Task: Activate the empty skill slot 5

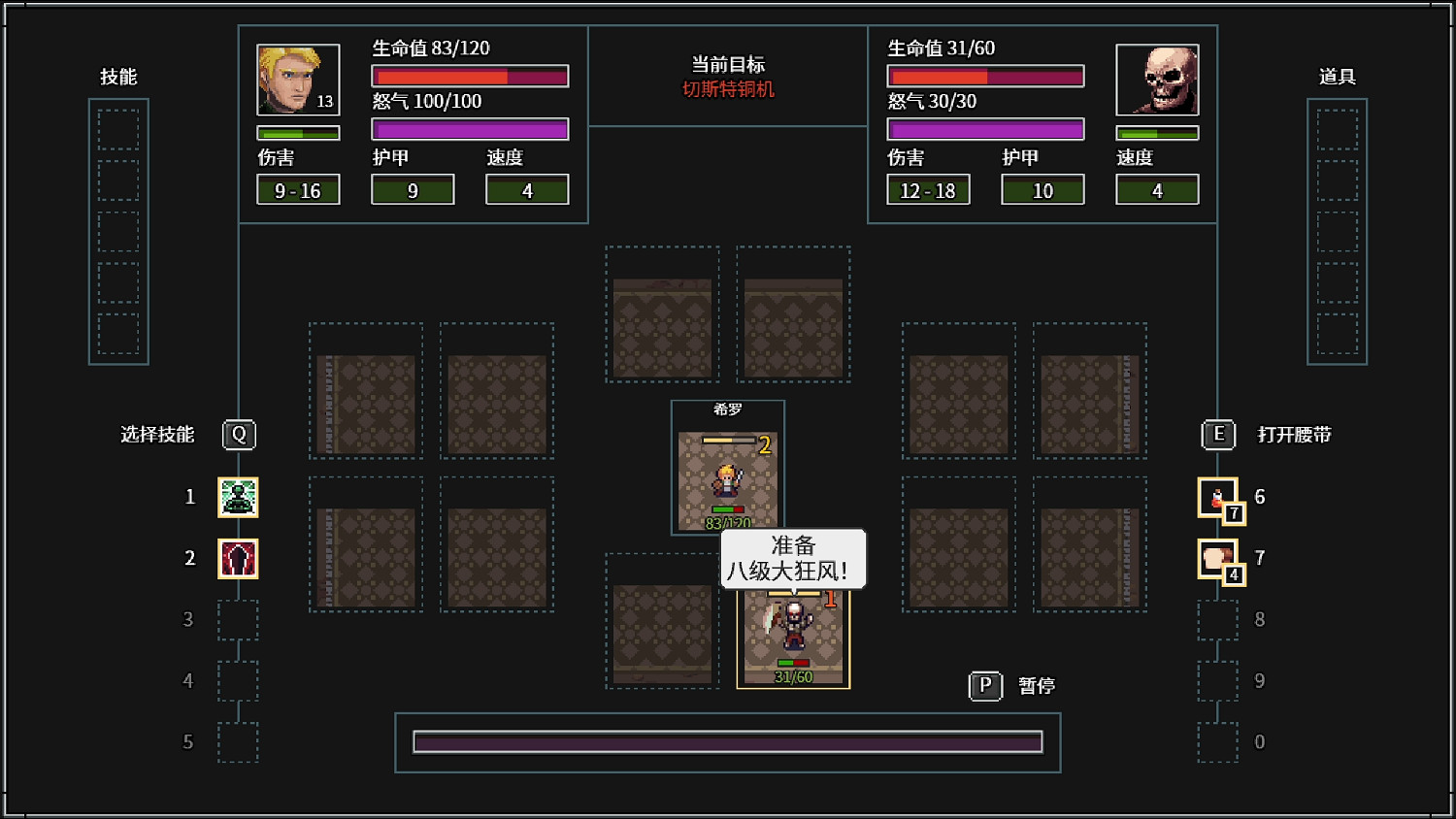Action: click(239, 741)
